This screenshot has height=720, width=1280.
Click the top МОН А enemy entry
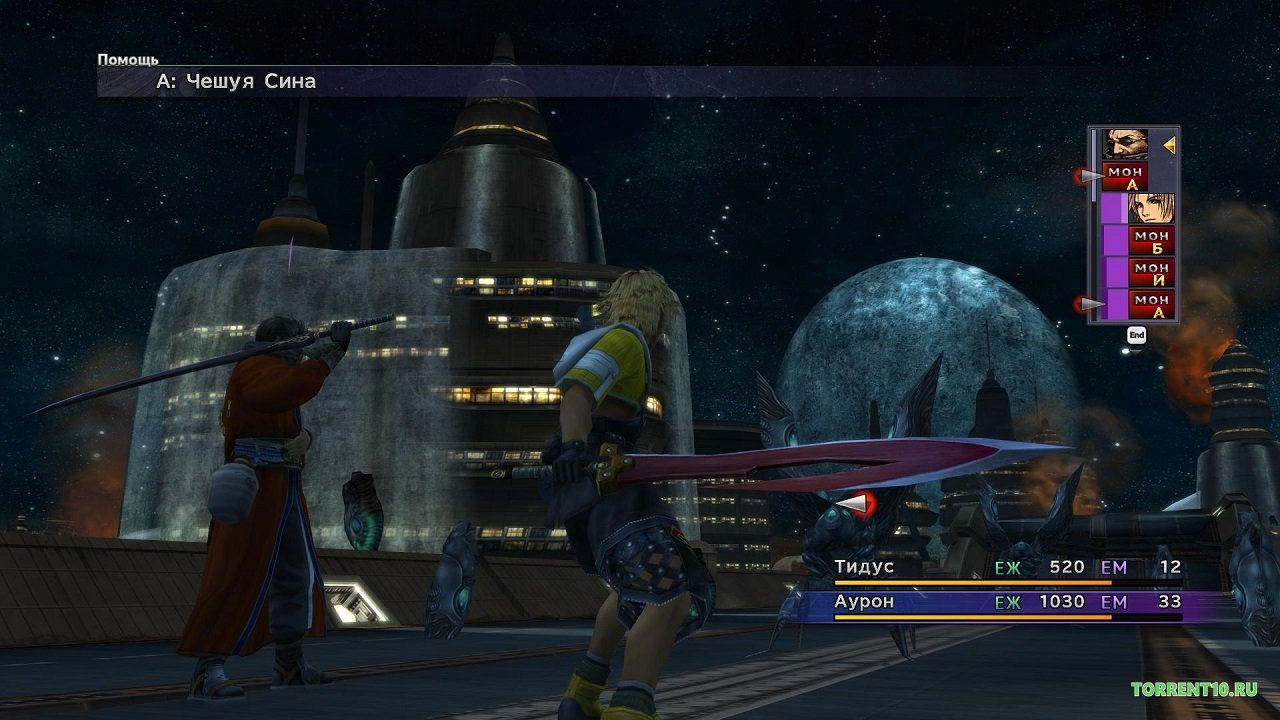[1128, 177]
